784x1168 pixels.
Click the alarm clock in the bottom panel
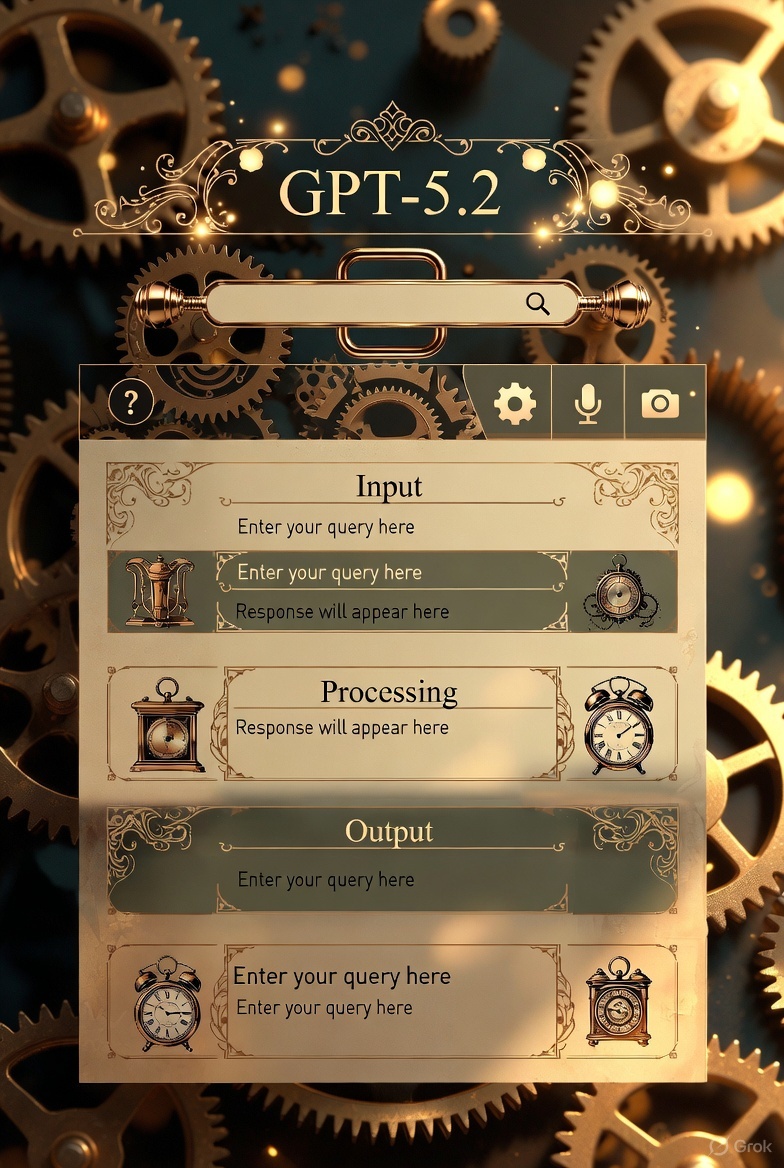(167, 1002)
